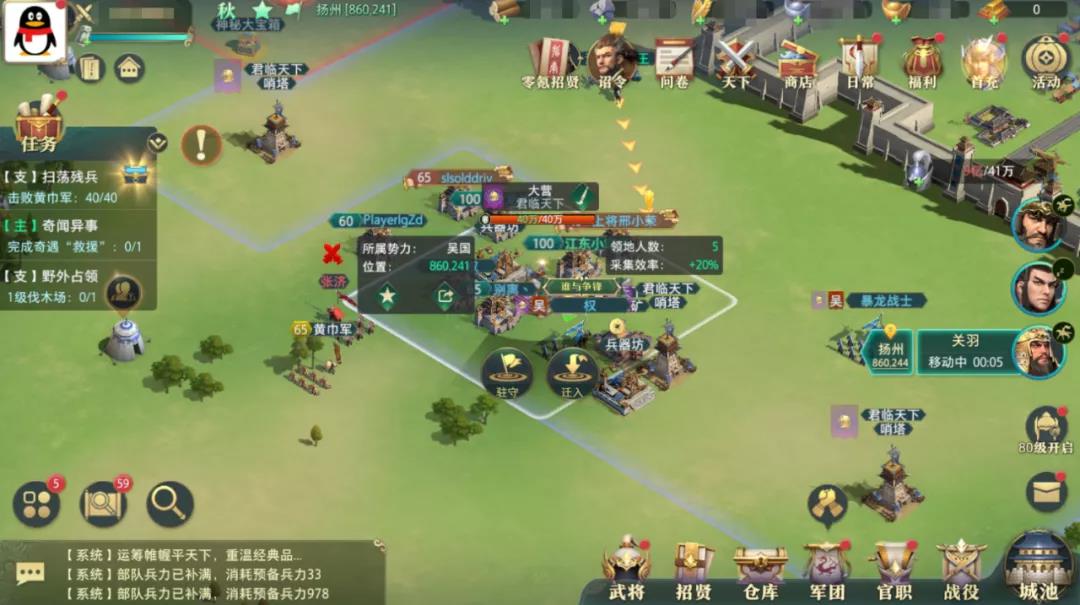This screenshot has height=605, width=1080.
Task: Open the 商店 shop
Action: coord(798,62)
